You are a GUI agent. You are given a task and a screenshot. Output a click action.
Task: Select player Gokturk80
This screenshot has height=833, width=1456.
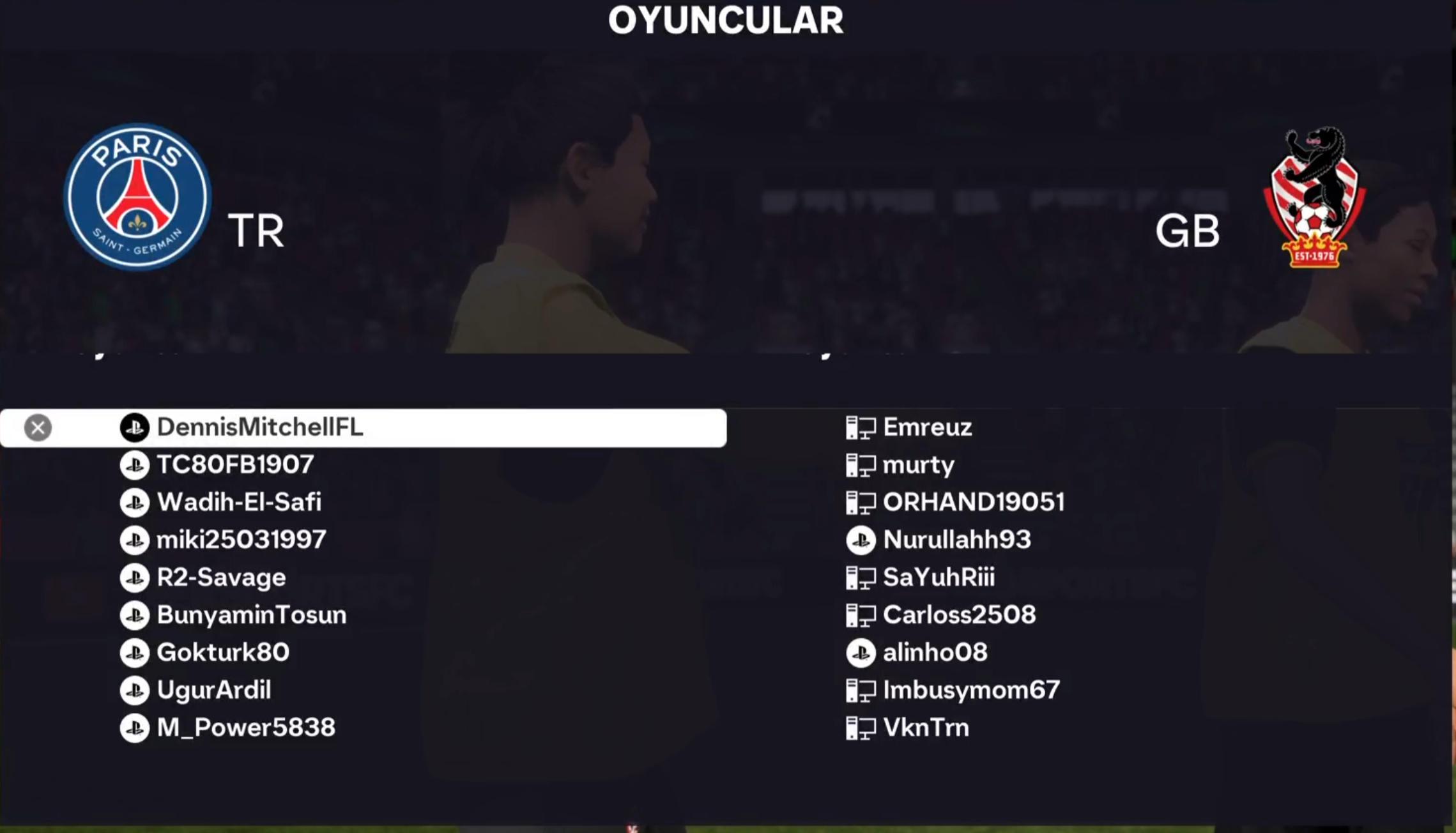pos(222,653)
